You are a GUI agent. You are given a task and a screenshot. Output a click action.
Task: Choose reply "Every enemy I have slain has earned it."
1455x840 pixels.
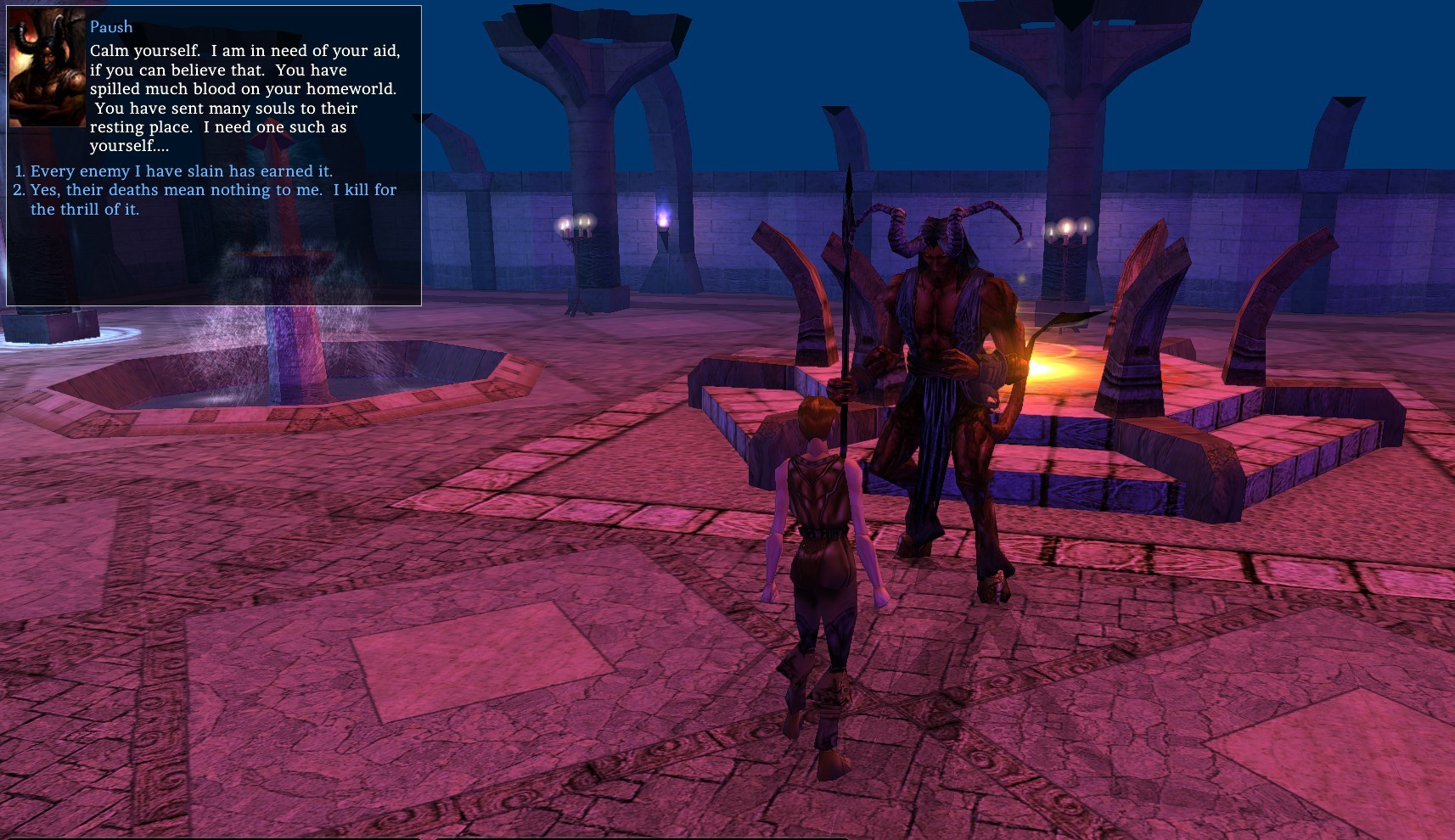coord(181,171)
